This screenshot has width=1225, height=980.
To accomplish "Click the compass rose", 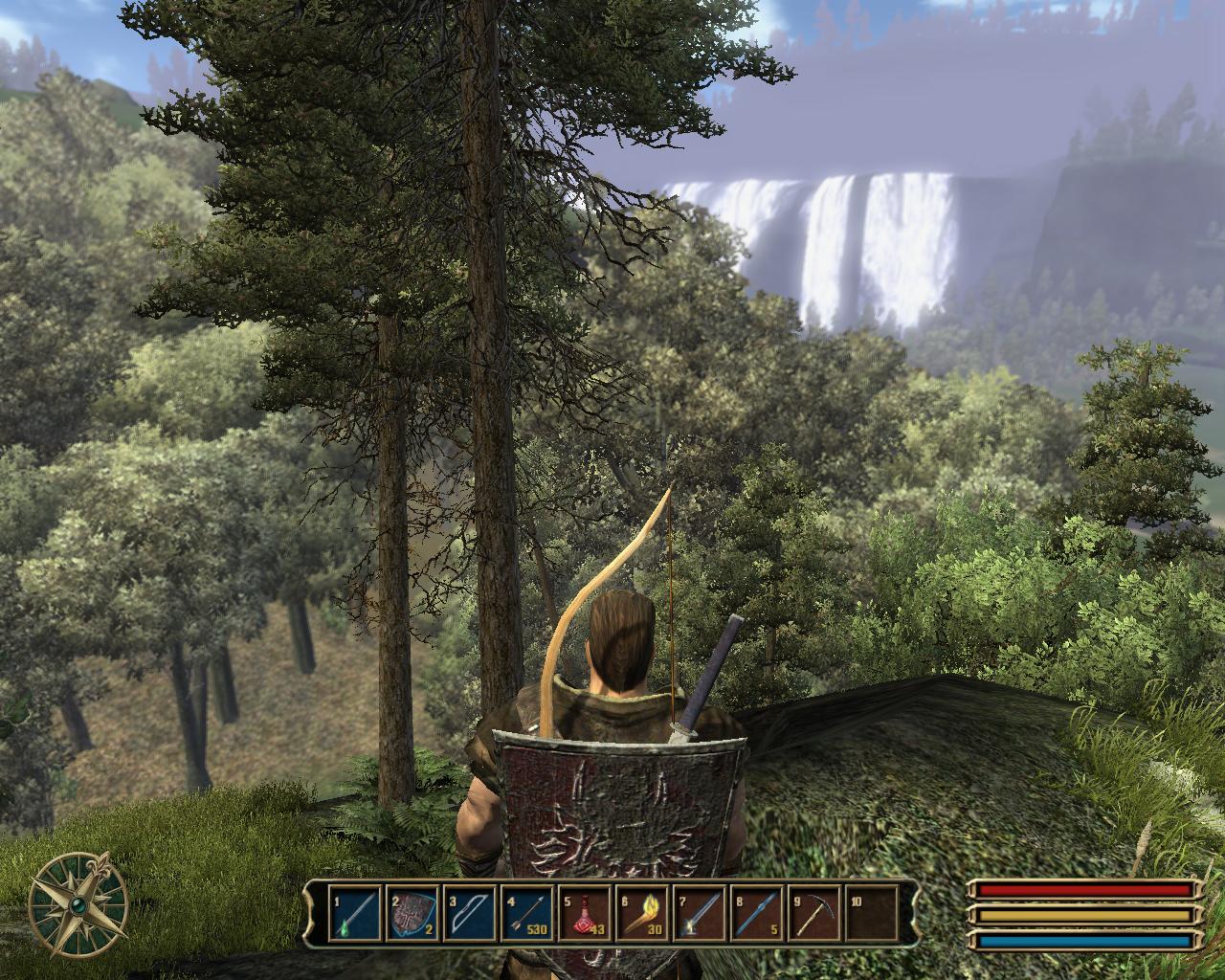I will (78, 902).
